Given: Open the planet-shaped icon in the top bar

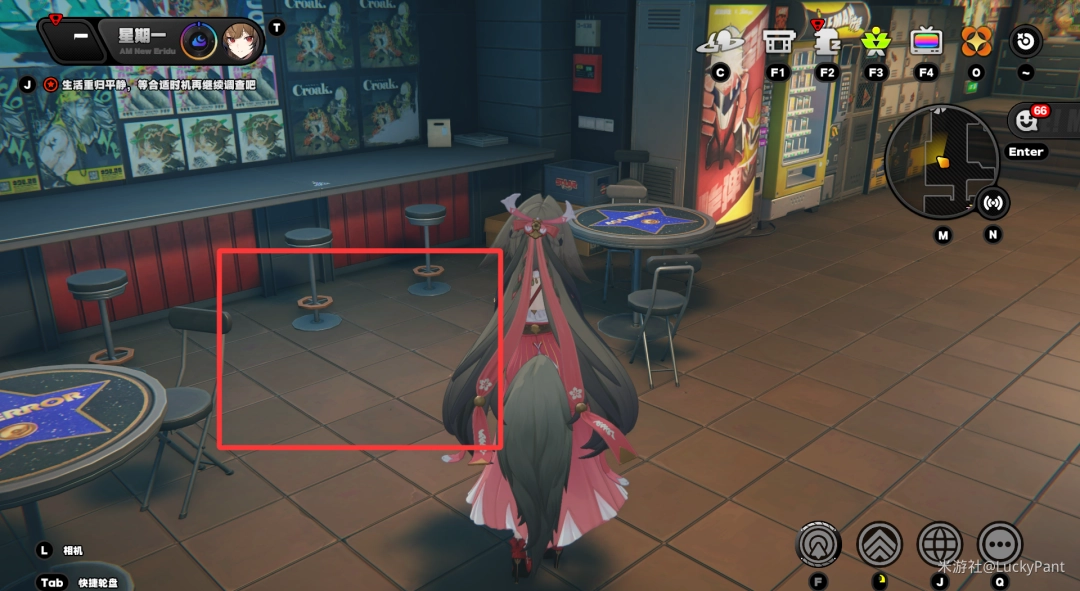Looking at the screenshot, I should point(719,42).
